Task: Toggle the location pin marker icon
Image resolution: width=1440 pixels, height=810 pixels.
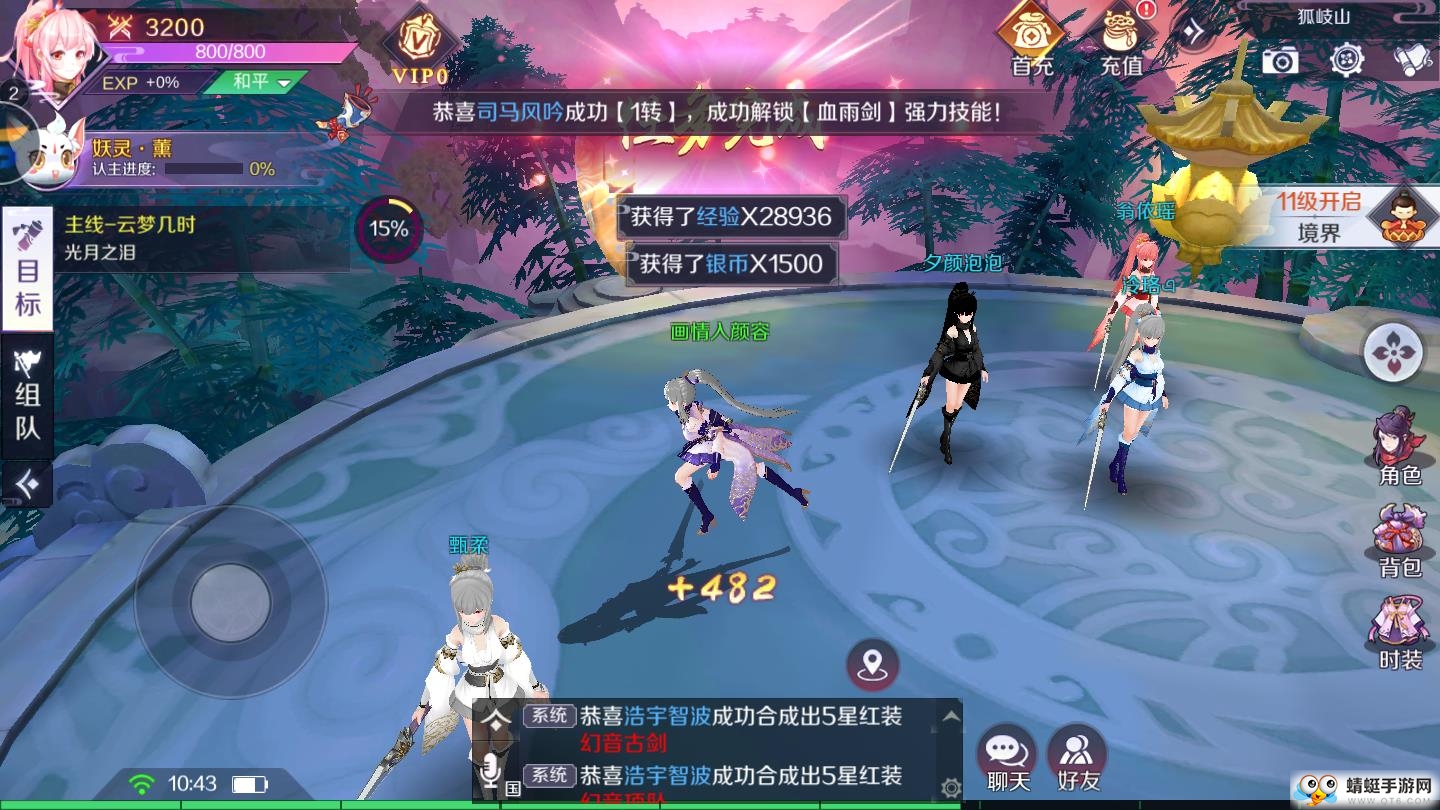Action: click(x=873, y=662)
